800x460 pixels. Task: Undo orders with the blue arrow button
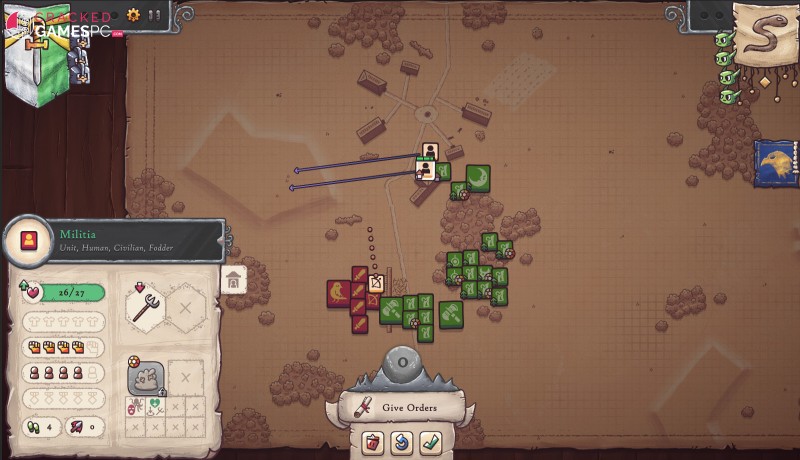coord(403,441)
